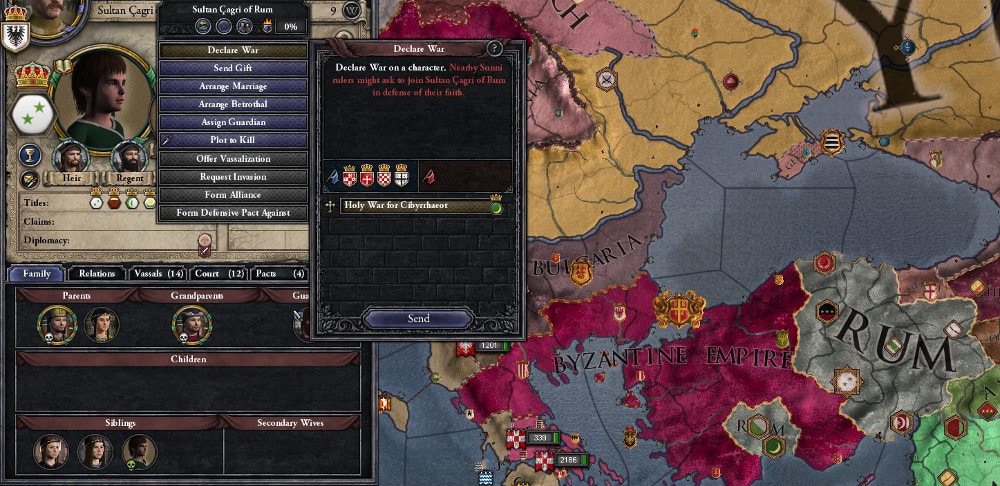Show the Vassals (14) tab

[158, 273]
